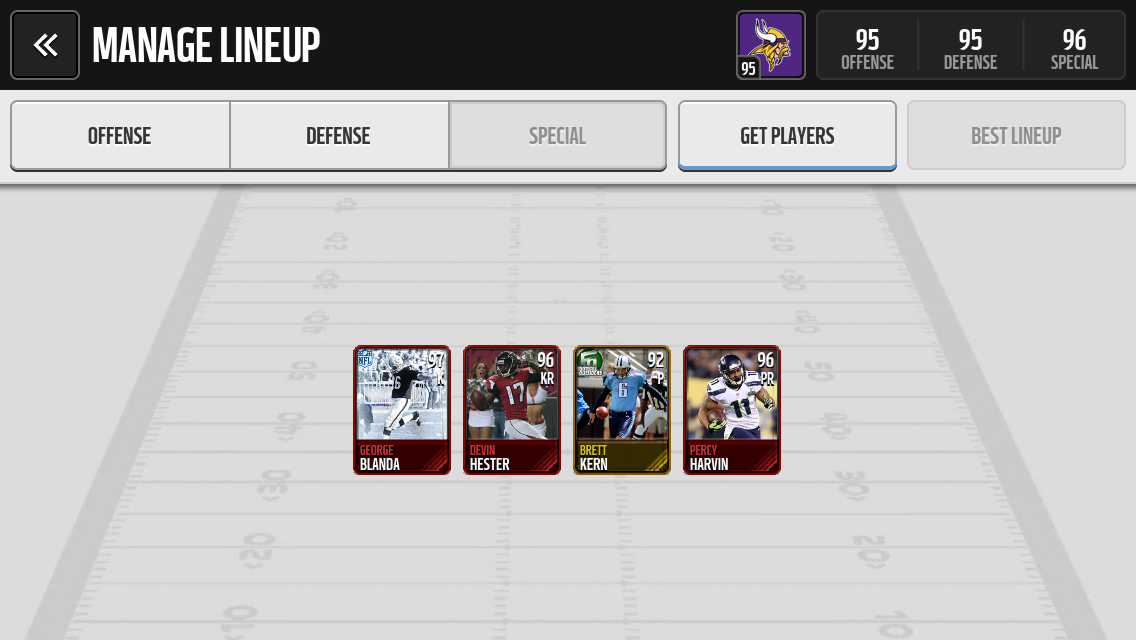This screenshot has height=640, width=1136.
Task: Select the Special teams tab
Action: (x=557, y=136)
